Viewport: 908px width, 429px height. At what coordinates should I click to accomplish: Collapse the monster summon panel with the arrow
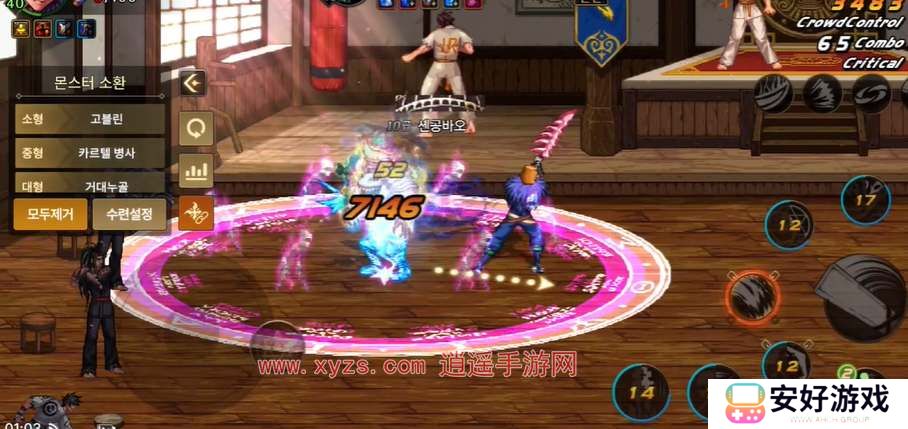(x=195, y=84)
